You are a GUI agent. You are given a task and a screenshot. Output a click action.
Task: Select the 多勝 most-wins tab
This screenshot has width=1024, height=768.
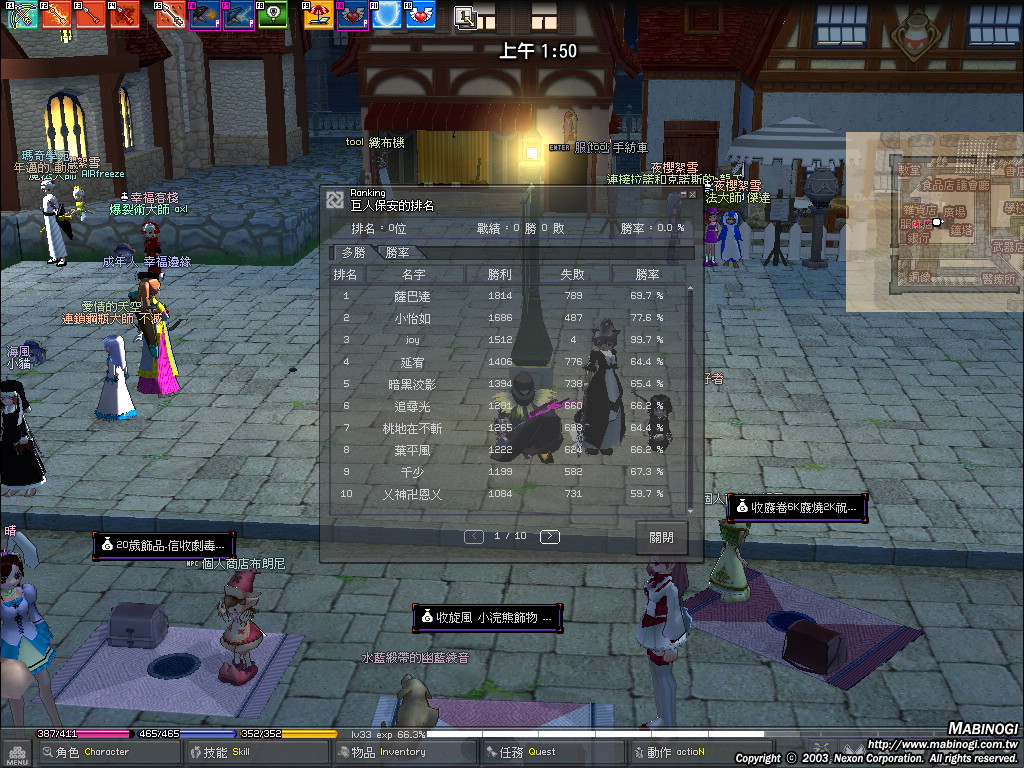tap(354, 253)
